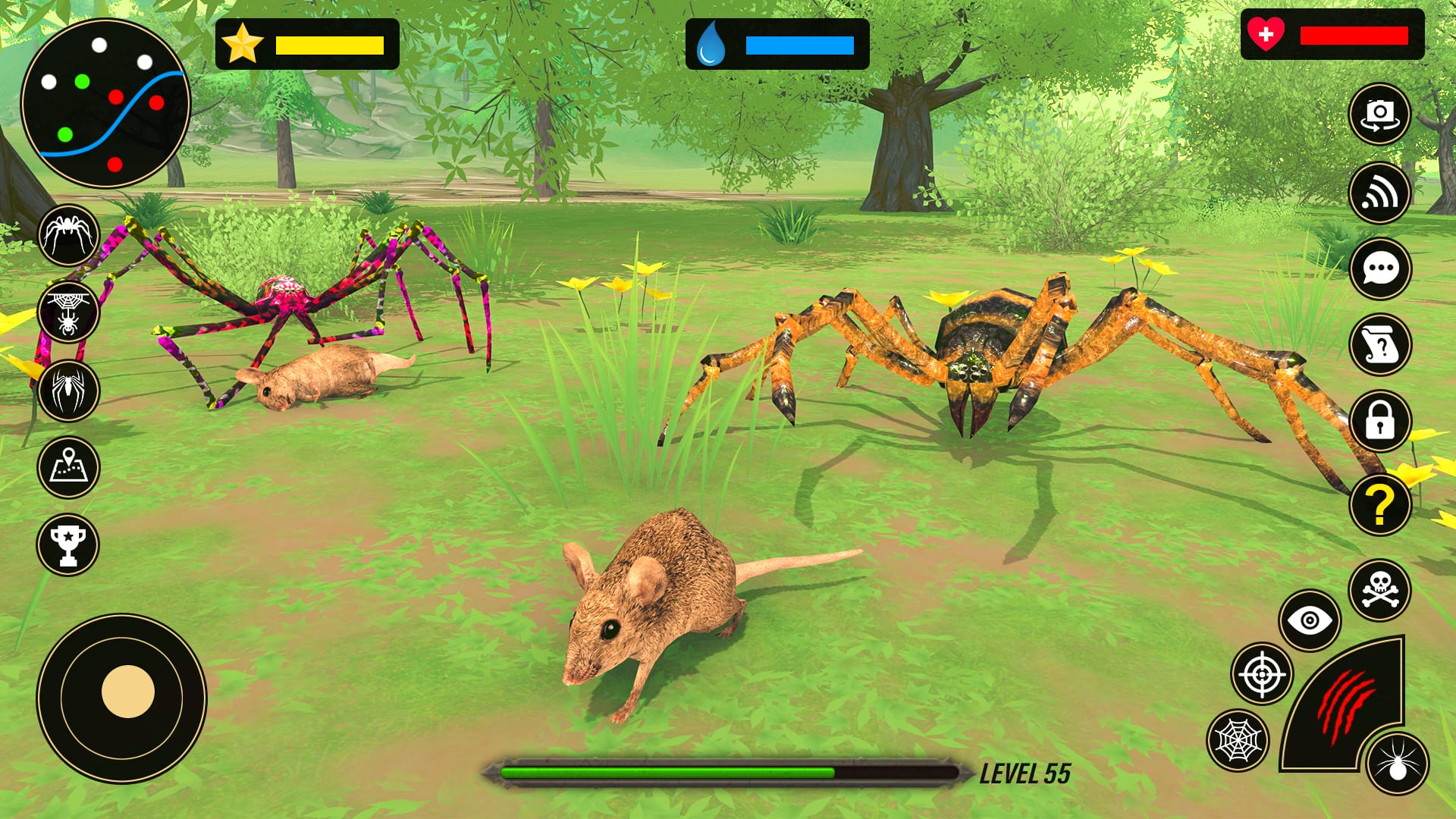This screenshot has height=819, width=1456.
Task: Select the spider skin icon in left sidebar
Action: (x=67, y=237)
